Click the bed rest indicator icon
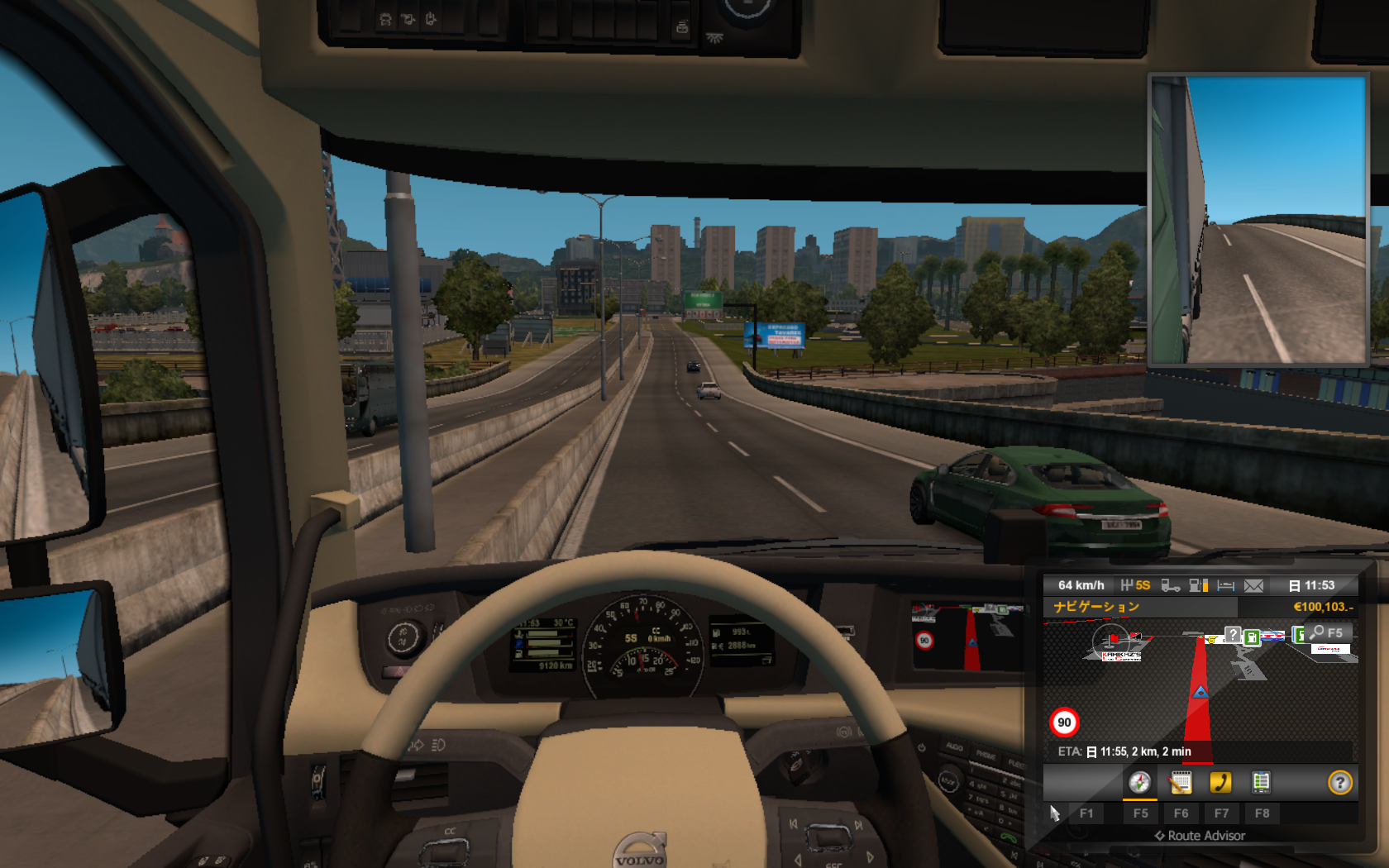 coord(1226,585)
